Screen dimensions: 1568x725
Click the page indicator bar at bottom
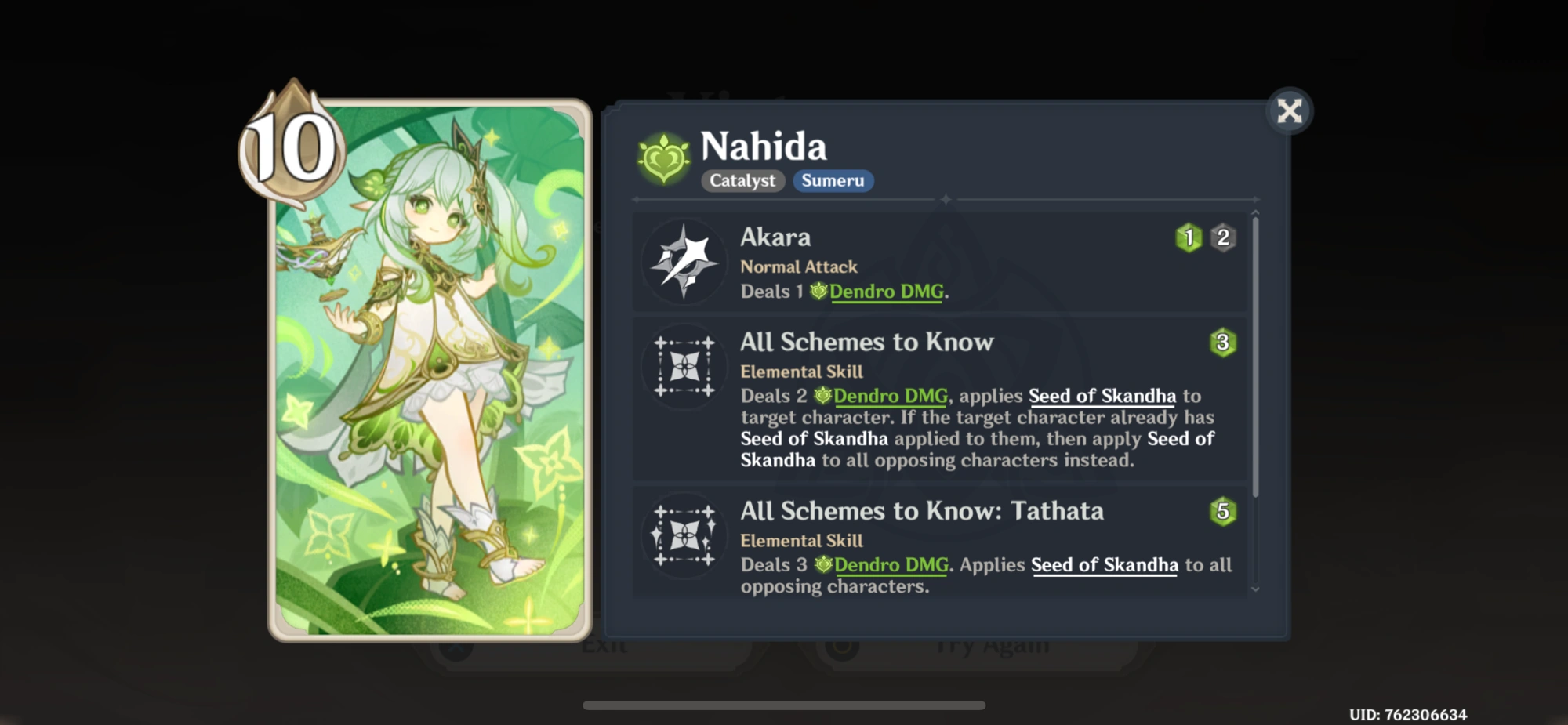pos(784,704)
